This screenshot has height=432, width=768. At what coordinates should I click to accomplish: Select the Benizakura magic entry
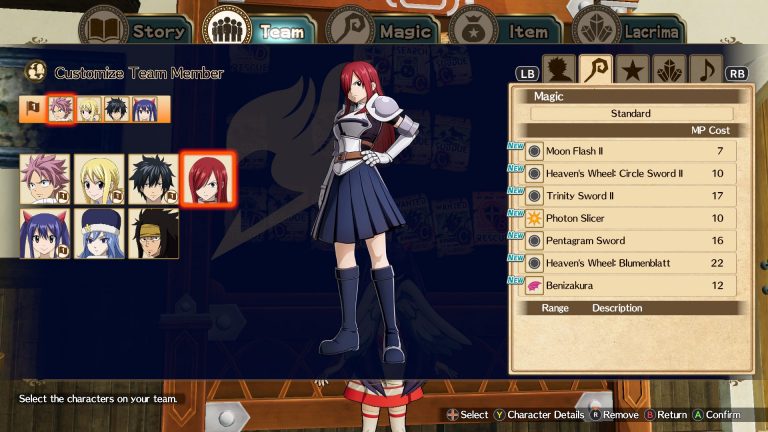(630, 286)
